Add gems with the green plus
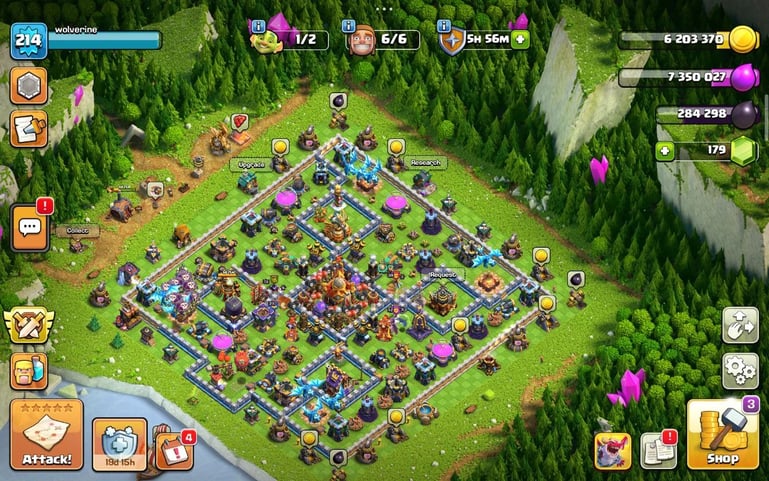 pyautogui.click(x=665, y=152)
